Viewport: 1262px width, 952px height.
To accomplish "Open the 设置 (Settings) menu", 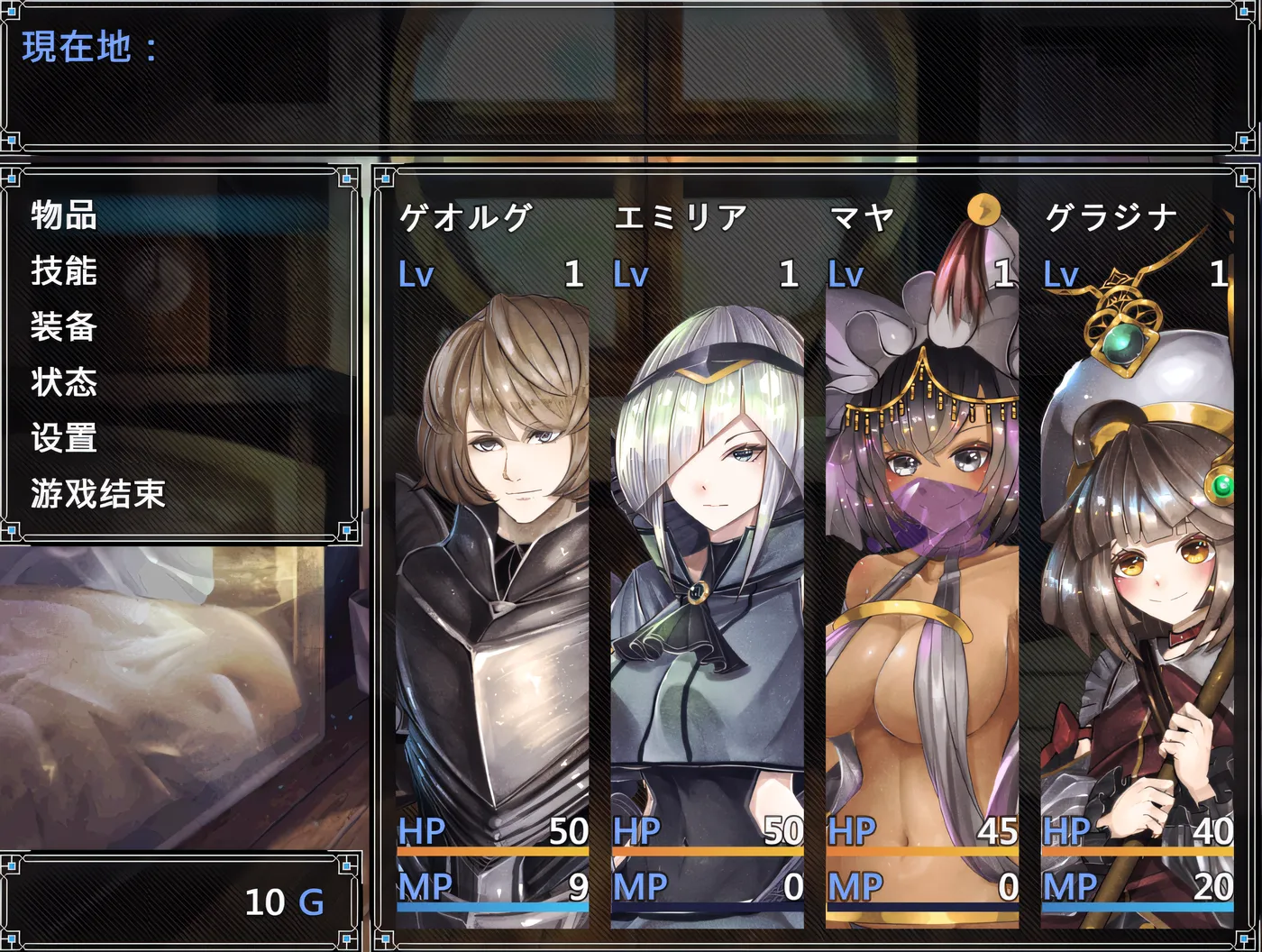I will [63, 440].
